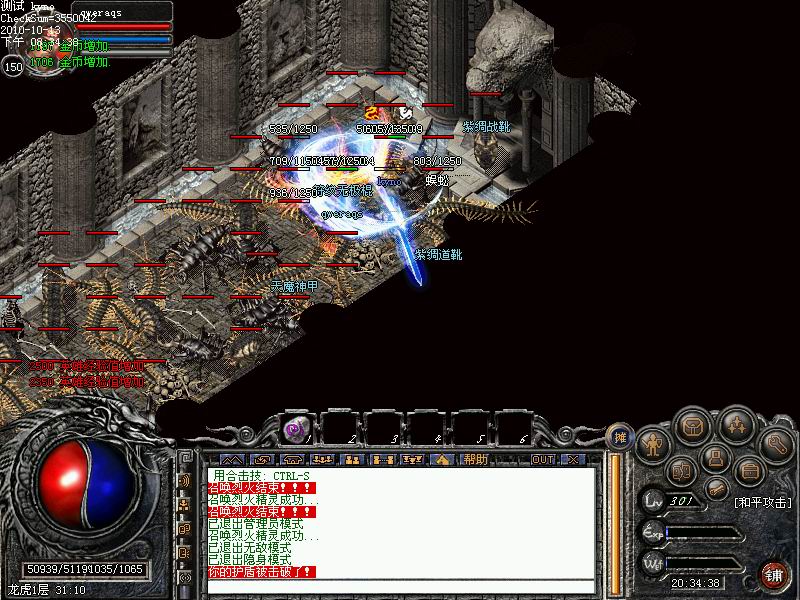Click the chat text input line
This screenshot has height=600, width=800.
point(400,585)
